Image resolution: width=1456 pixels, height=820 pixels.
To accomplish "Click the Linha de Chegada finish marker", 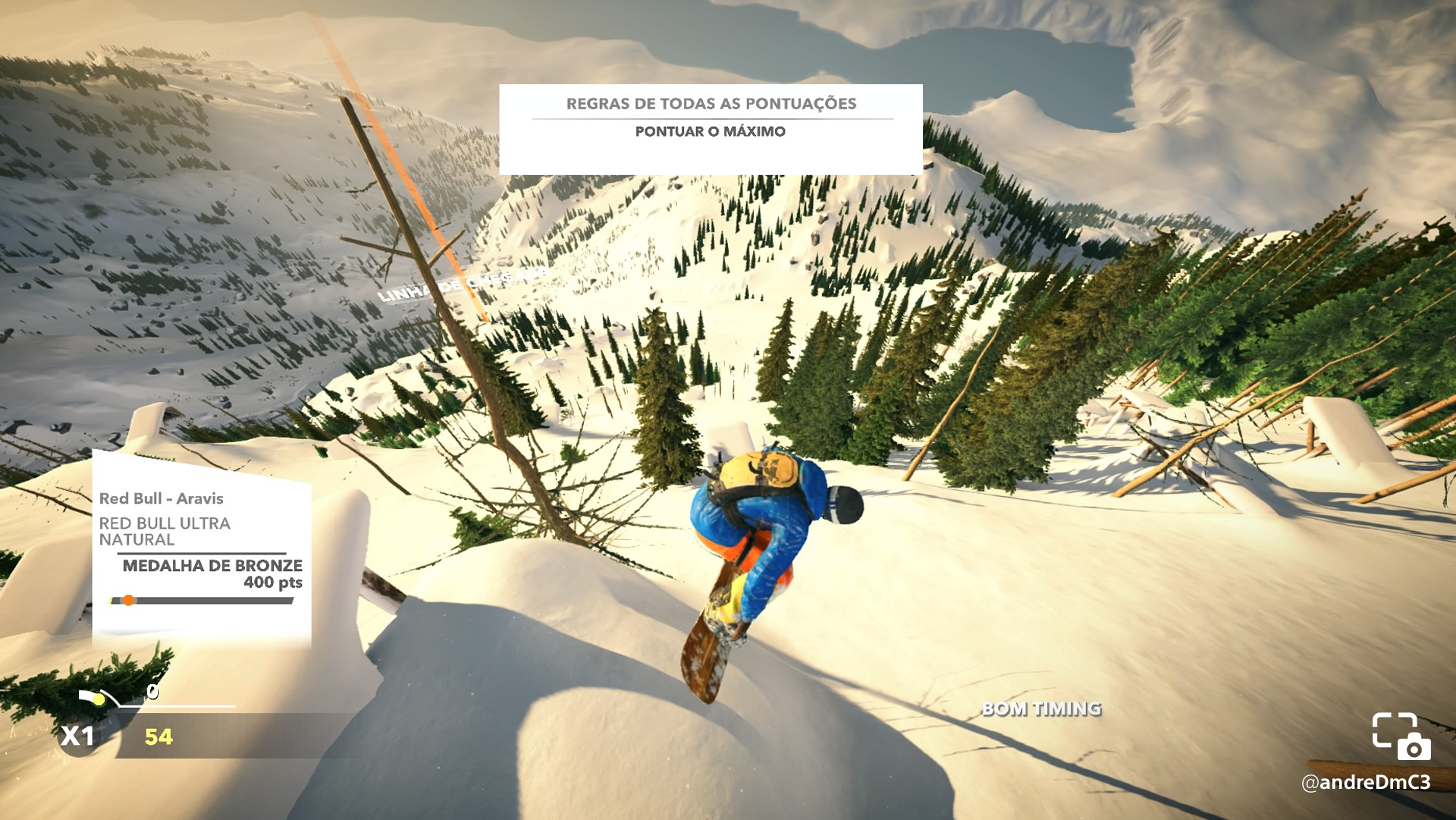I will pos(461,284).
